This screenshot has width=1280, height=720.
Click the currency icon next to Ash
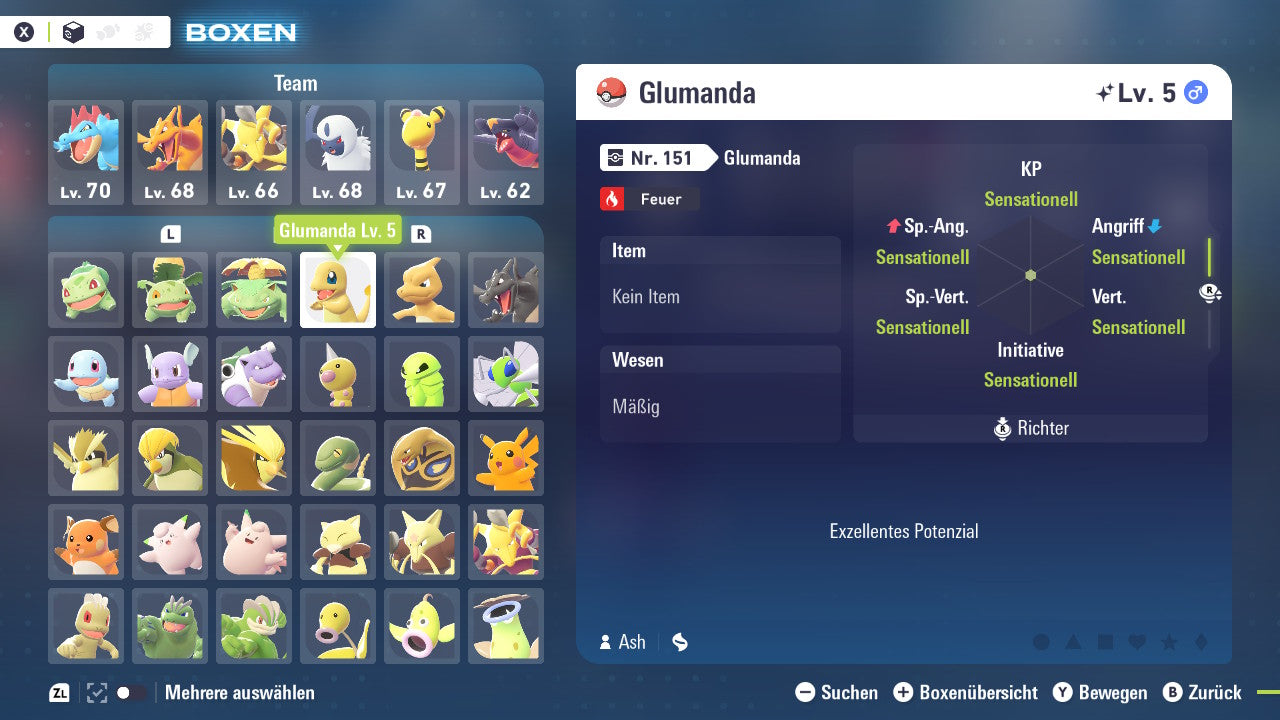pos(679,643)
